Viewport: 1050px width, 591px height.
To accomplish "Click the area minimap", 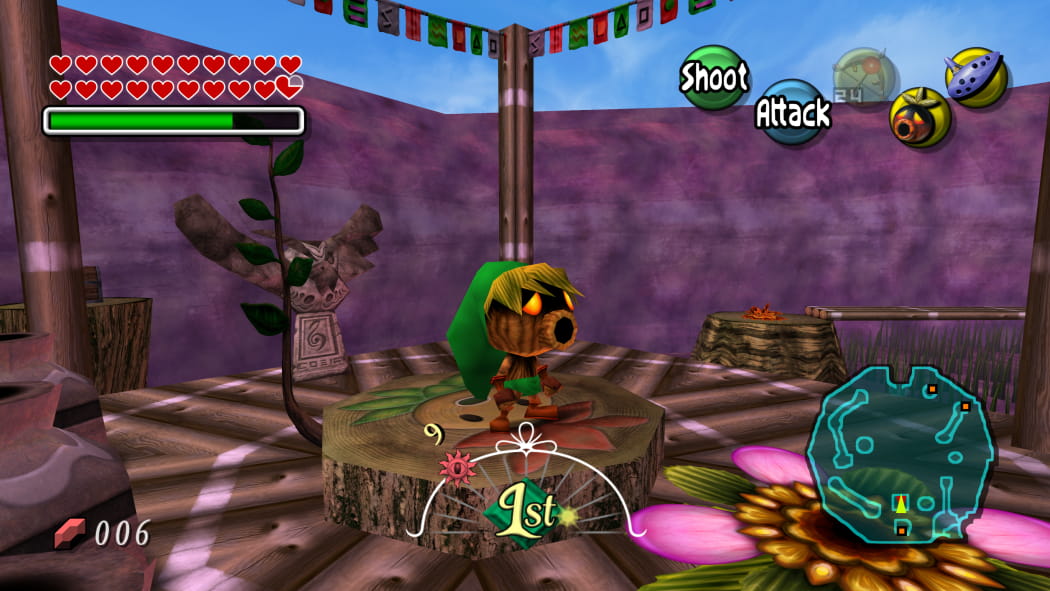I will pyautogui.click(x=900, y=451).
